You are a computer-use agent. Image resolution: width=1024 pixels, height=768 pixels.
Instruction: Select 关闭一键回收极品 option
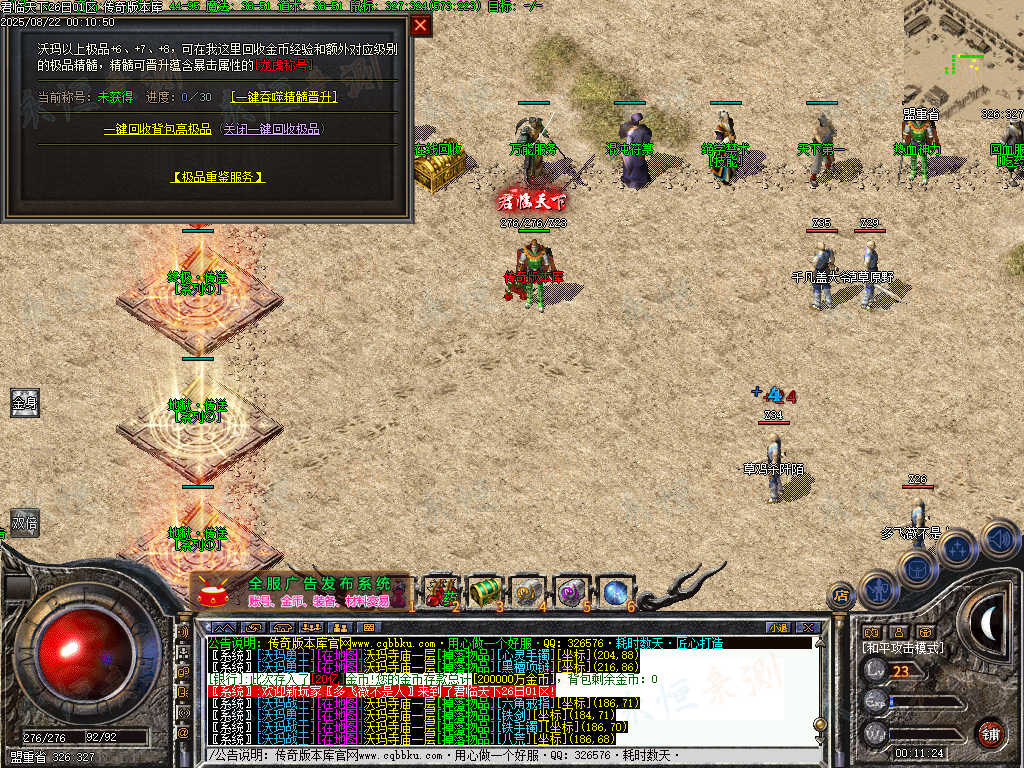point(271,129)
